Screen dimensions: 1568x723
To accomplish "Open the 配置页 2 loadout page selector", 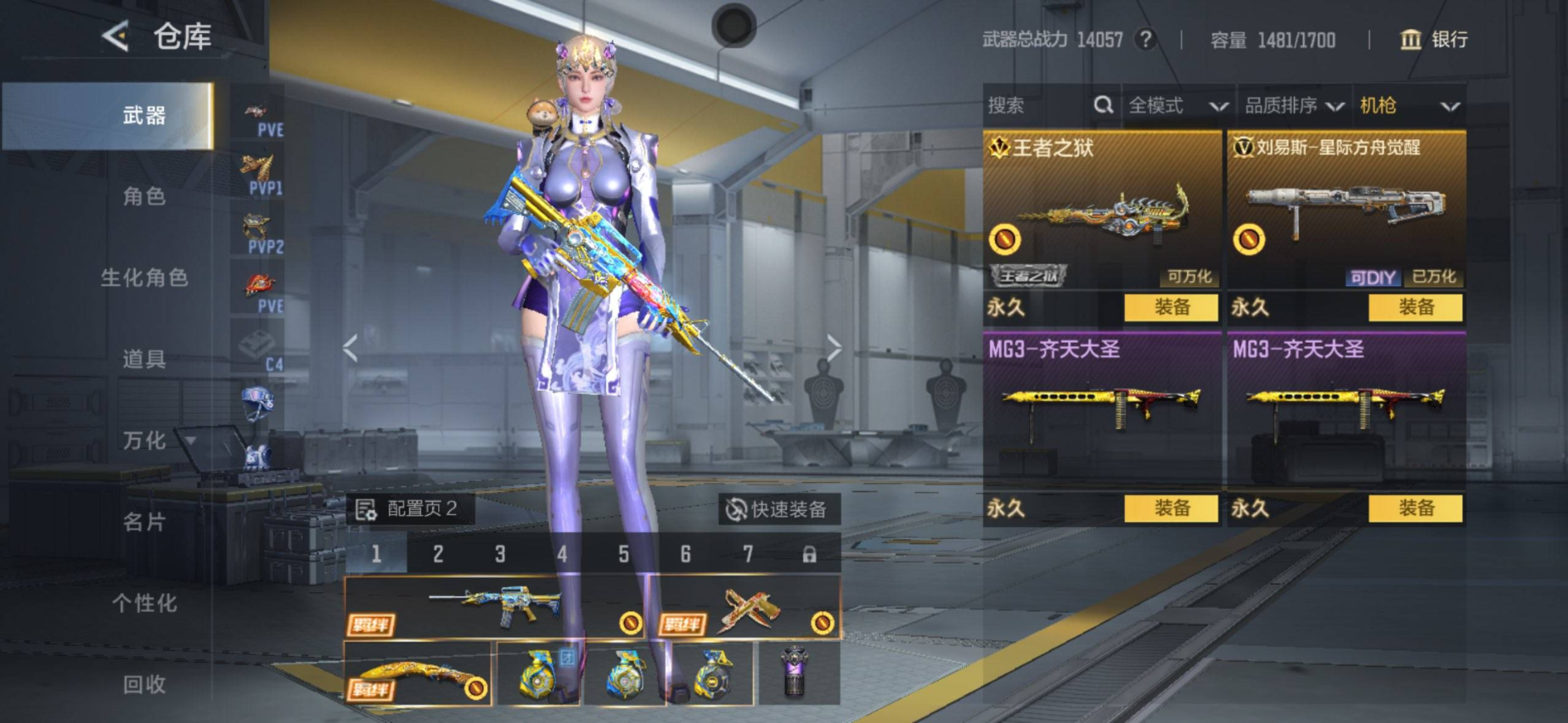I will click(409, 509).
